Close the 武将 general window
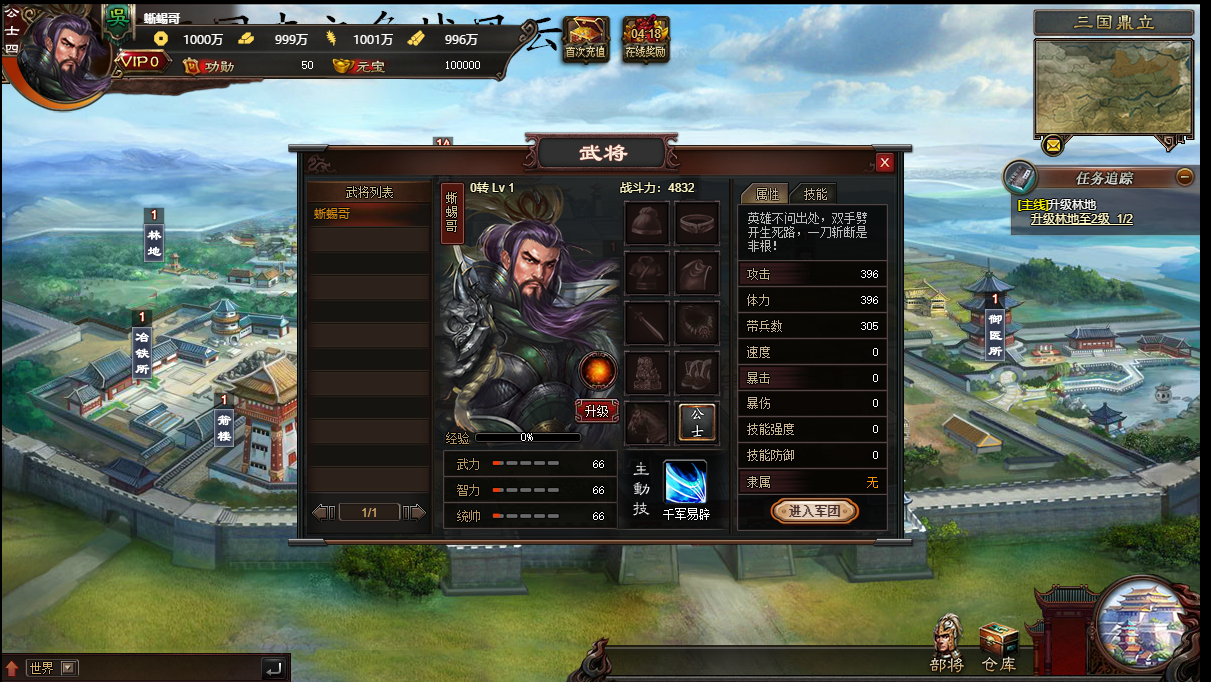Viewport: 1211px width, 682px height. pyautogui.click(x=884, y=163)
